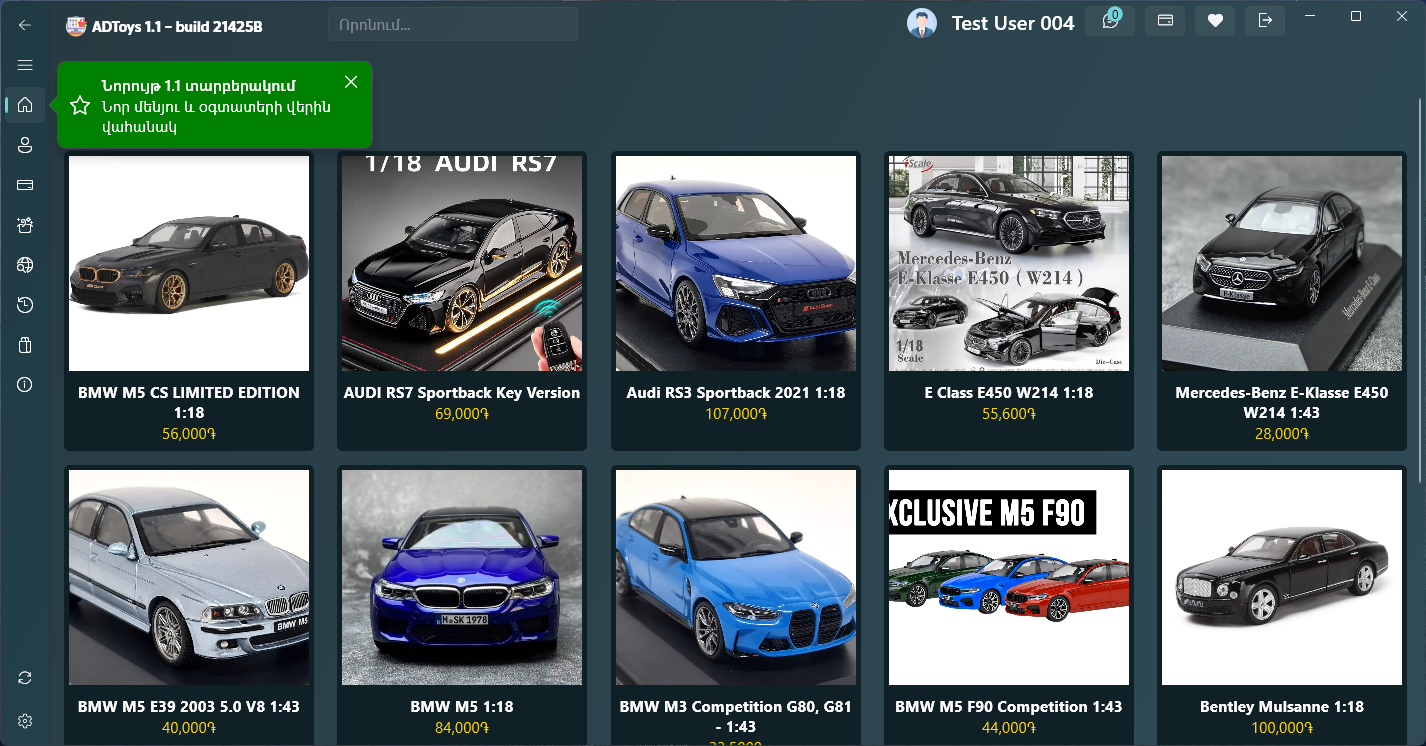Open the hamburger navigation menu
Viewport: 1426px width, 746px height.
coord(25,65)
